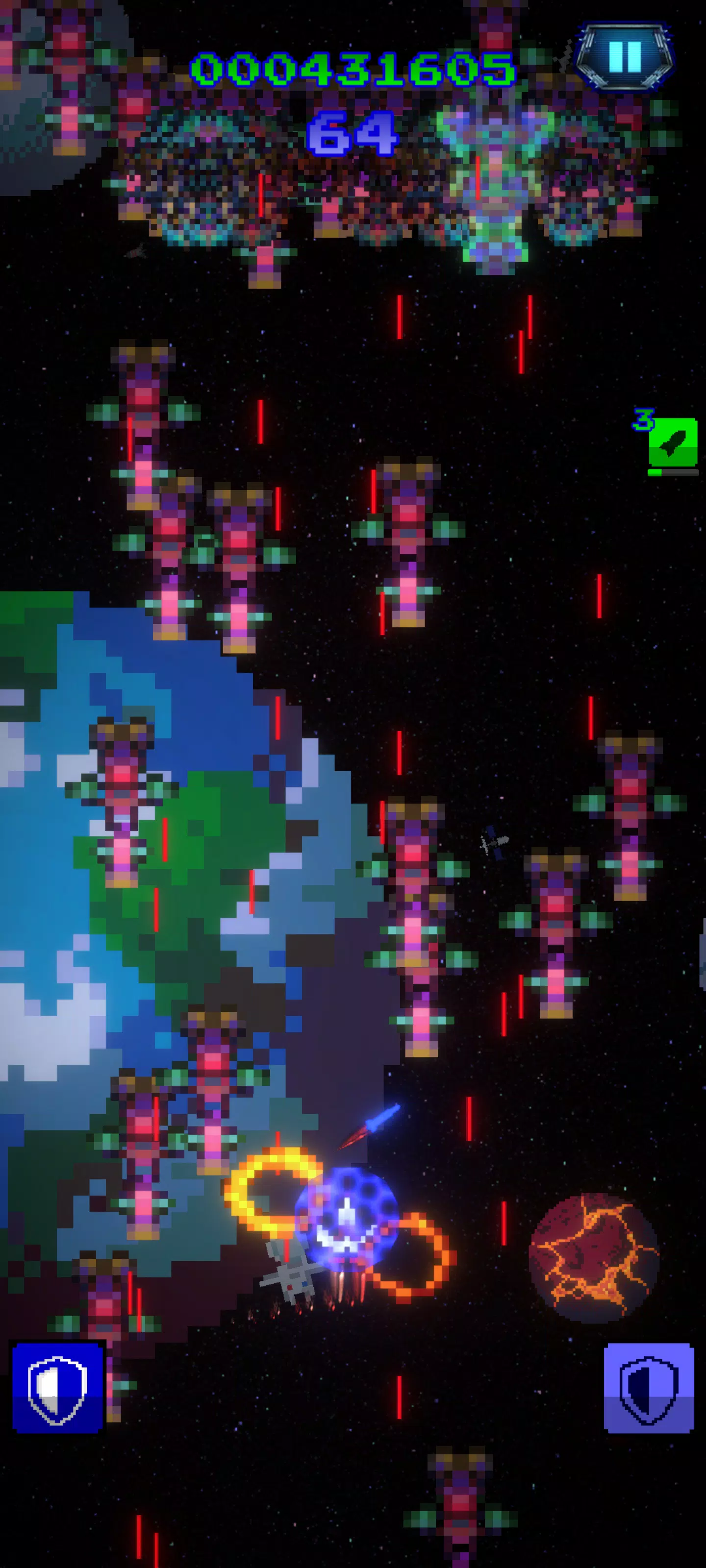The height and width of the screenshot is (1568, 706).
Task: Tap the missile count number 3
Action: [x=644, y=419]
